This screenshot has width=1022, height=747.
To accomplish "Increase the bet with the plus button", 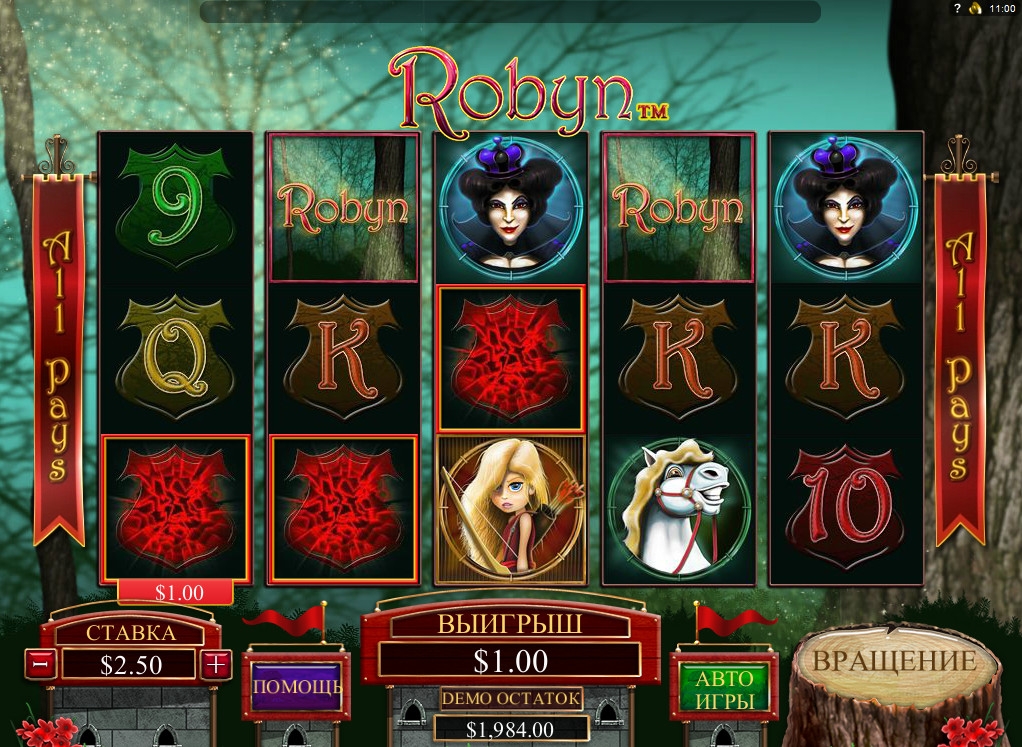I will (217, 663).
